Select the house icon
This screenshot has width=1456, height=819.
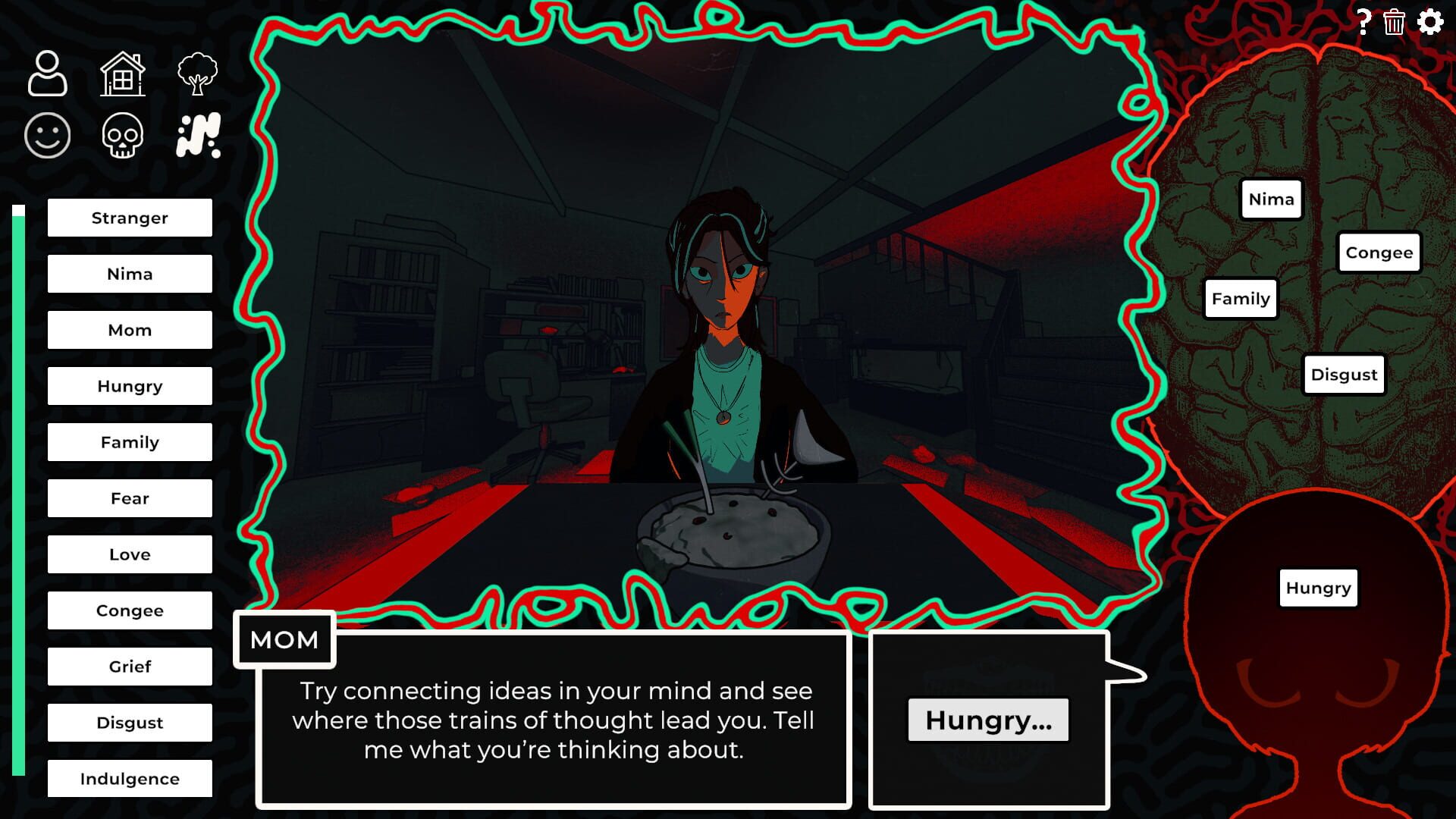coord(124,74)
